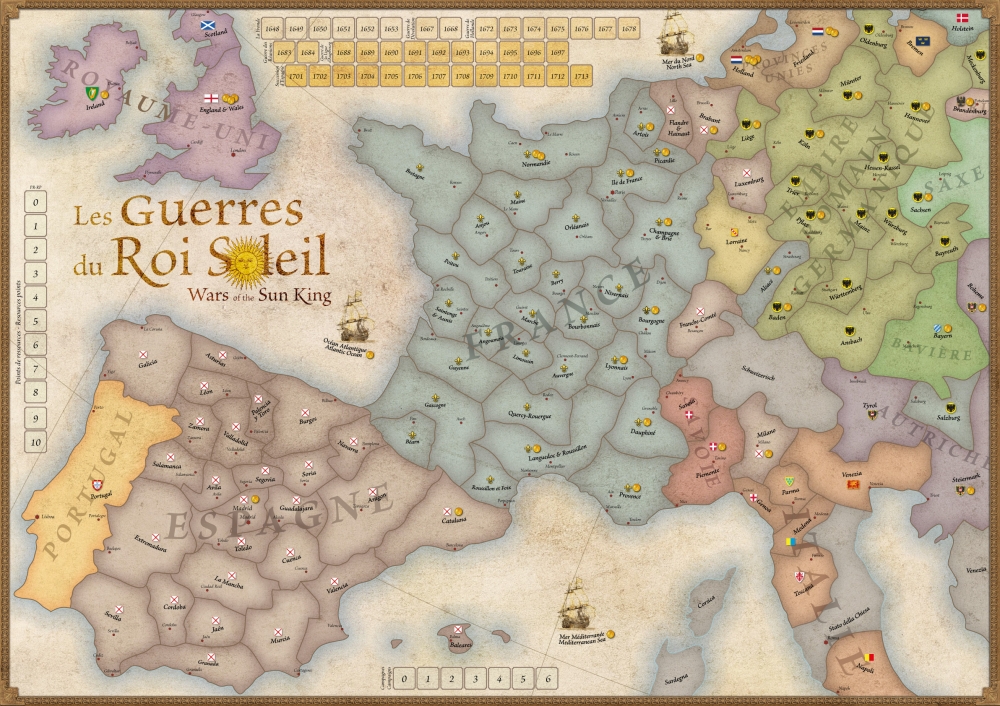The width and height of the screenshot is (1000, 706).
Task: Set resource points track to 0
Action: pos(36,203)
